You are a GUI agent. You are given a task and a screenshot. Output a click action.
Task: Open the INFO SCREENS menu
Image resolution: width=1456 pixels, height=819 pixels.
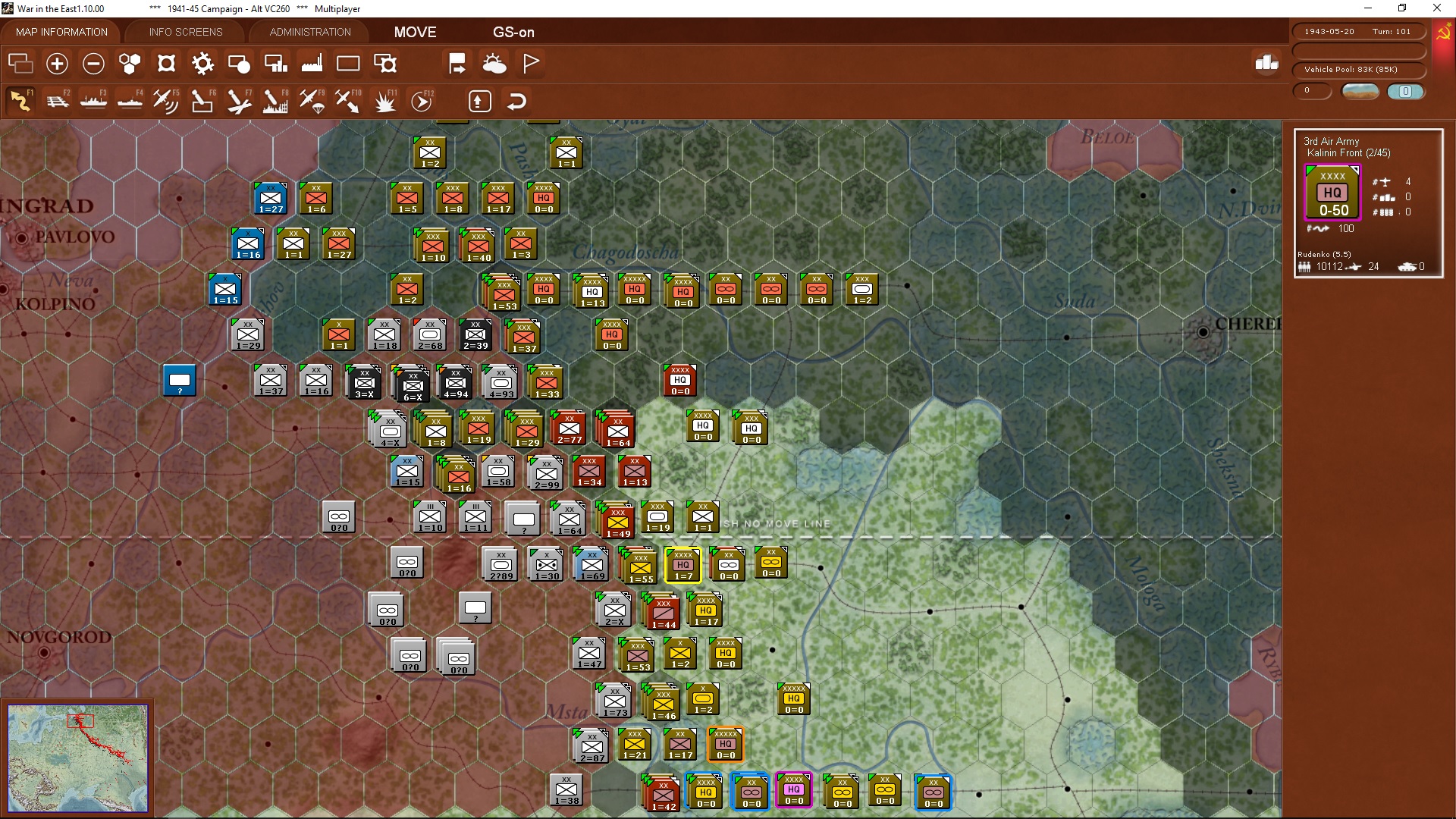pyautogui.click(x=184, y=32)
